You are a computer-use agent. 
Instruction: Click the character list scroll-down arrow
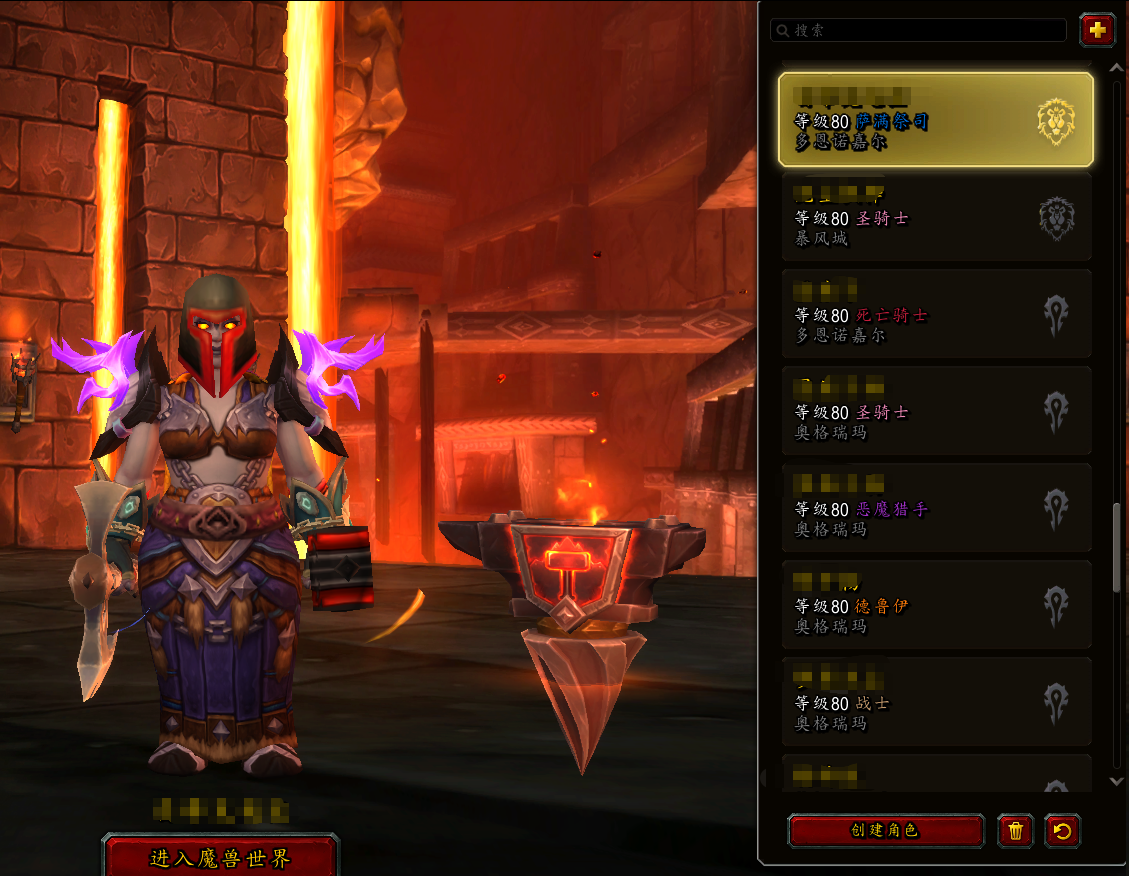[x=1117, y=780]
